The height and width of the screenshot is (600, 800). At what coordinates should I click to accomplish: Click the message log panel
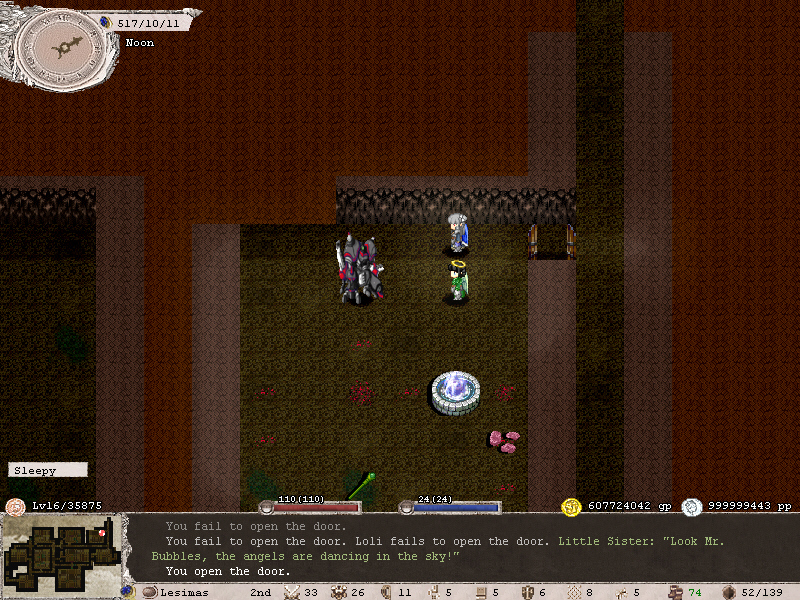[x=460, y=548]
